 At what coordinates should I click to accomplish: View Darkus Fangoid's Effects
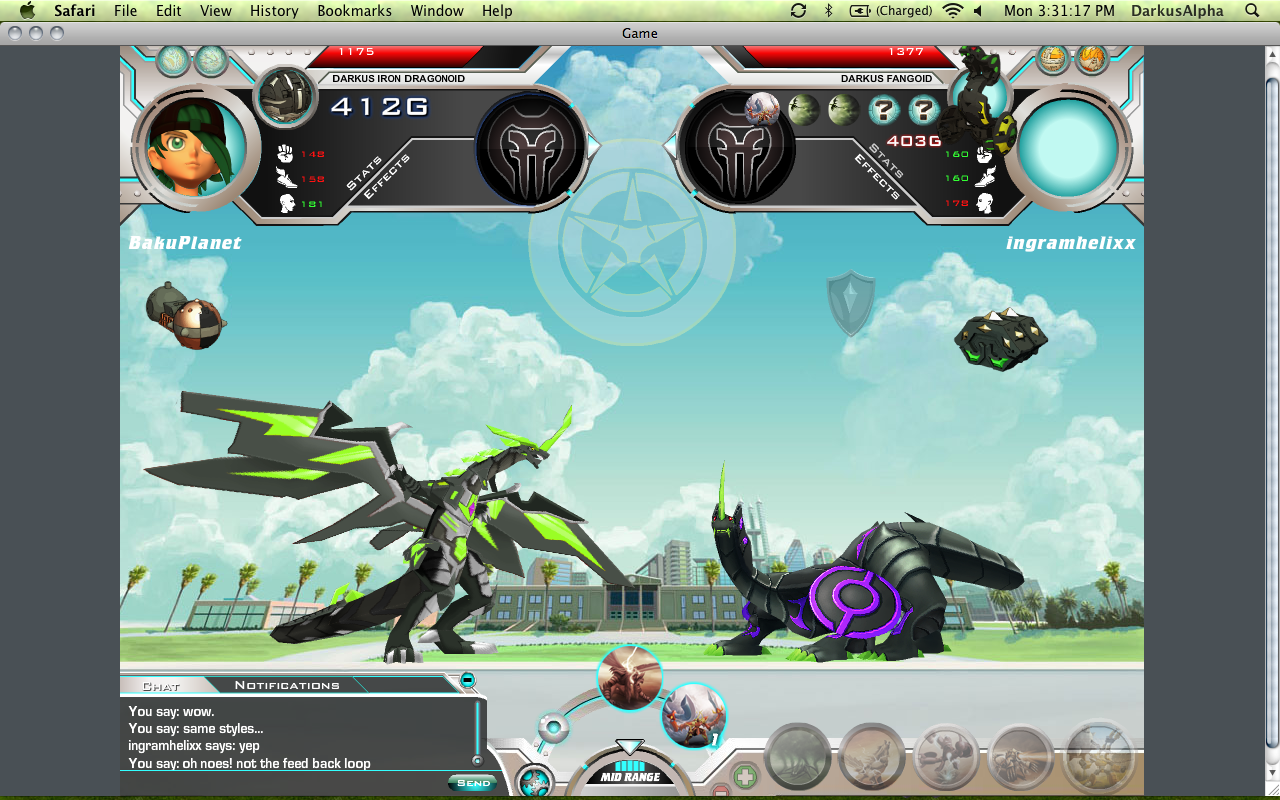click(876, 178)
